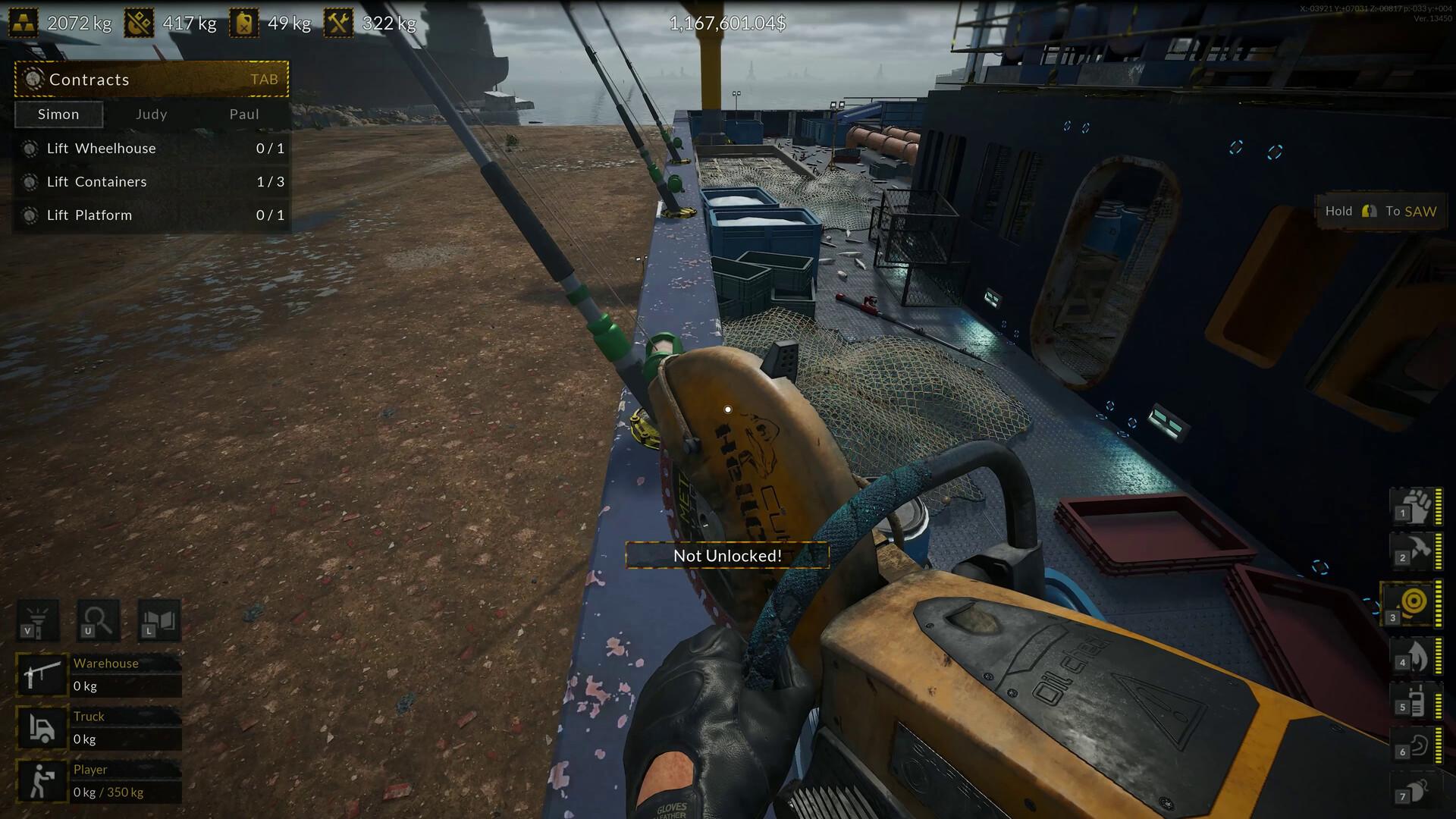Screen dimensions: 1456x819
Task: Open the map icon
Action: click(158, 620)
